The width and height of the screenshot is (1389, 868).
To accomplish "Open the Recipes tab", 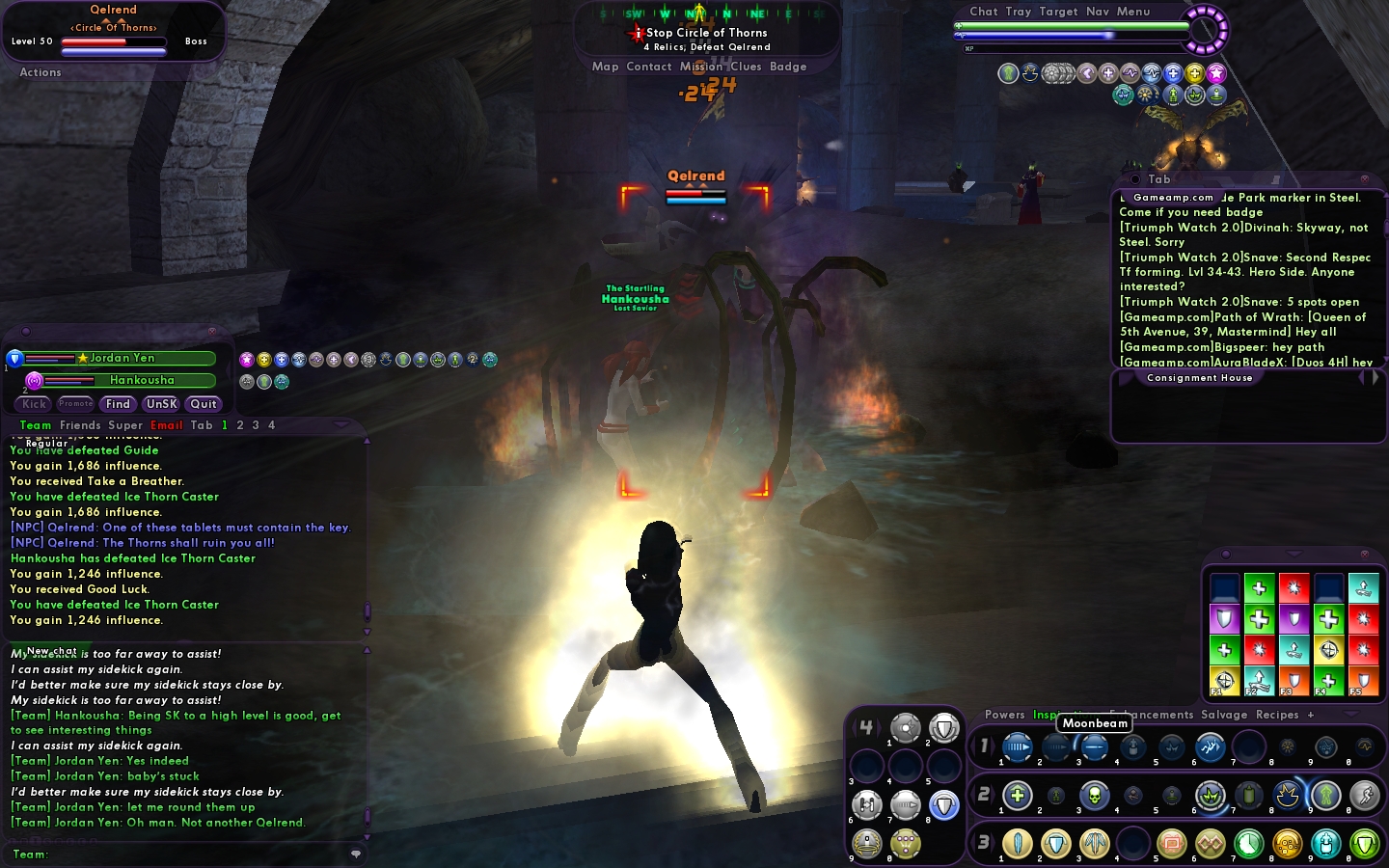I will 1276,715.
